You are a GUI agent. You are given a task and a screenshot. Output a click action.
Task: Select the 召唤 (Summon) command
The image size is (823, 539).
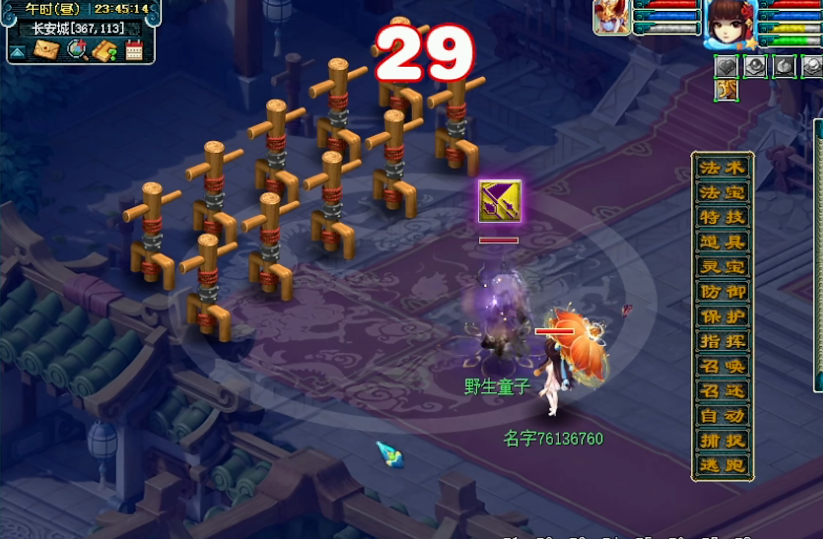[722, 366]
